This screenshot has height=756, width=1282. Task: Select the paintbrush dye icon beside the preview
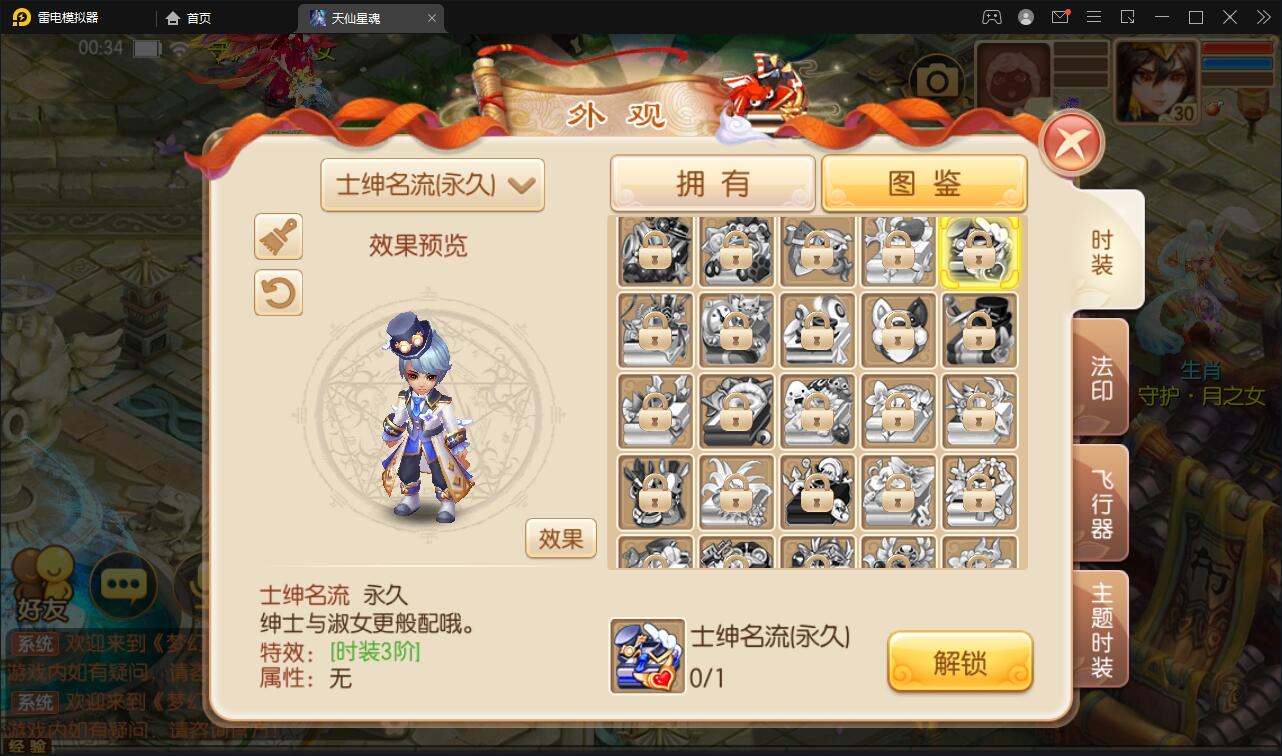(x=278, y=237)
